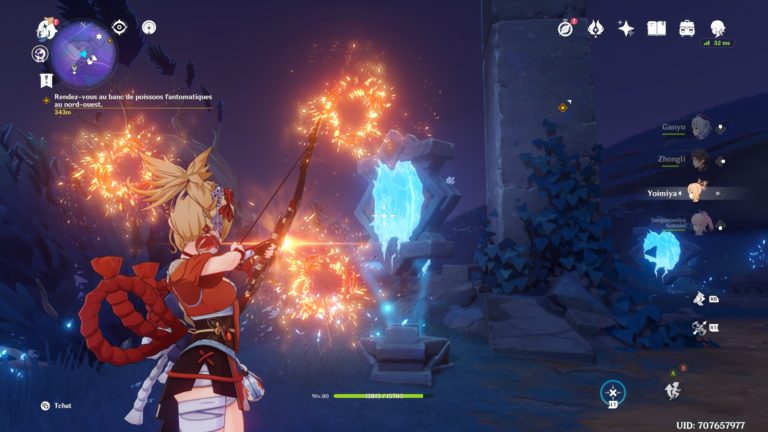The width and height of the screenshot is (768, 432).
Task: Open the Inventory backpack icon
Action: (x=687, y=28)
